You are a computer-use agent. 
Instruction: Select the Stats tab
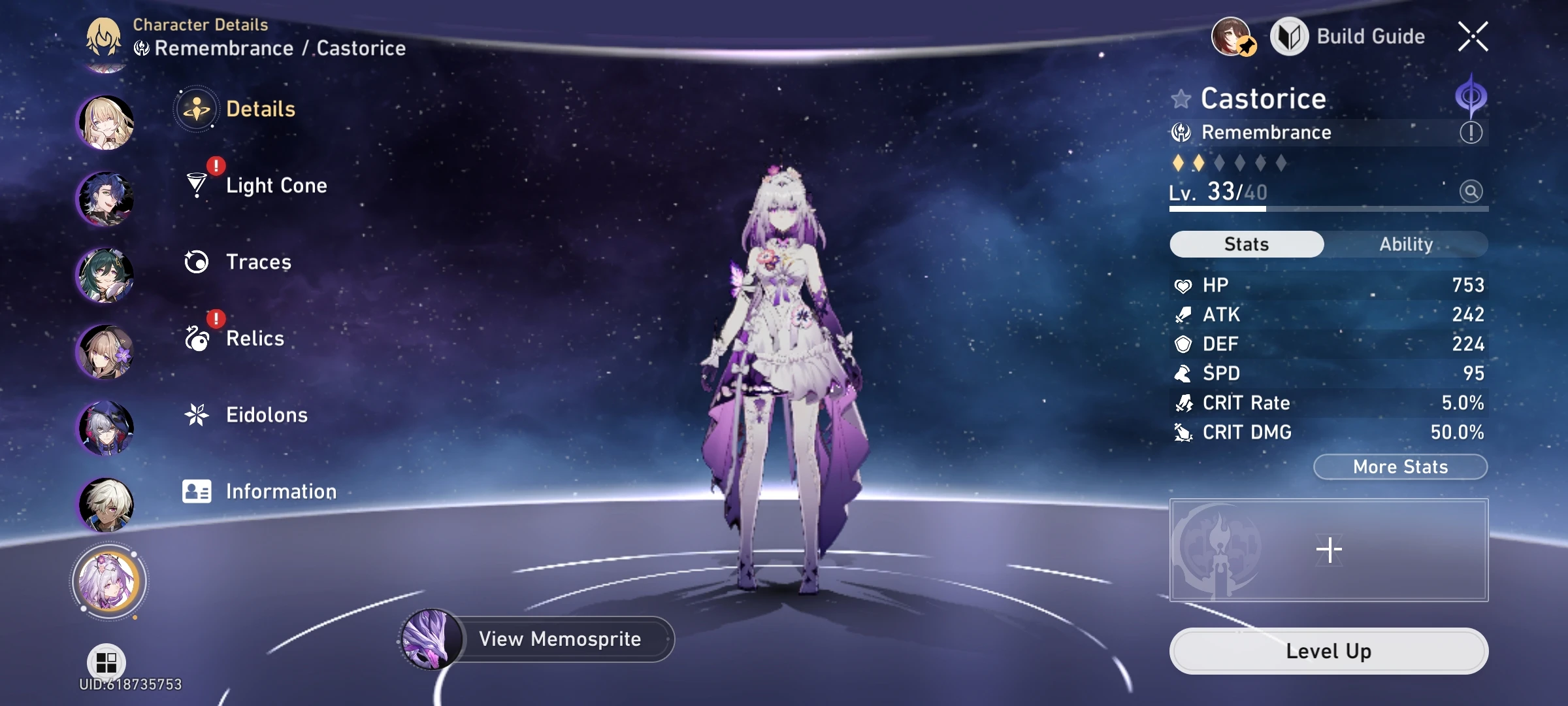(x=1245, y=244)
